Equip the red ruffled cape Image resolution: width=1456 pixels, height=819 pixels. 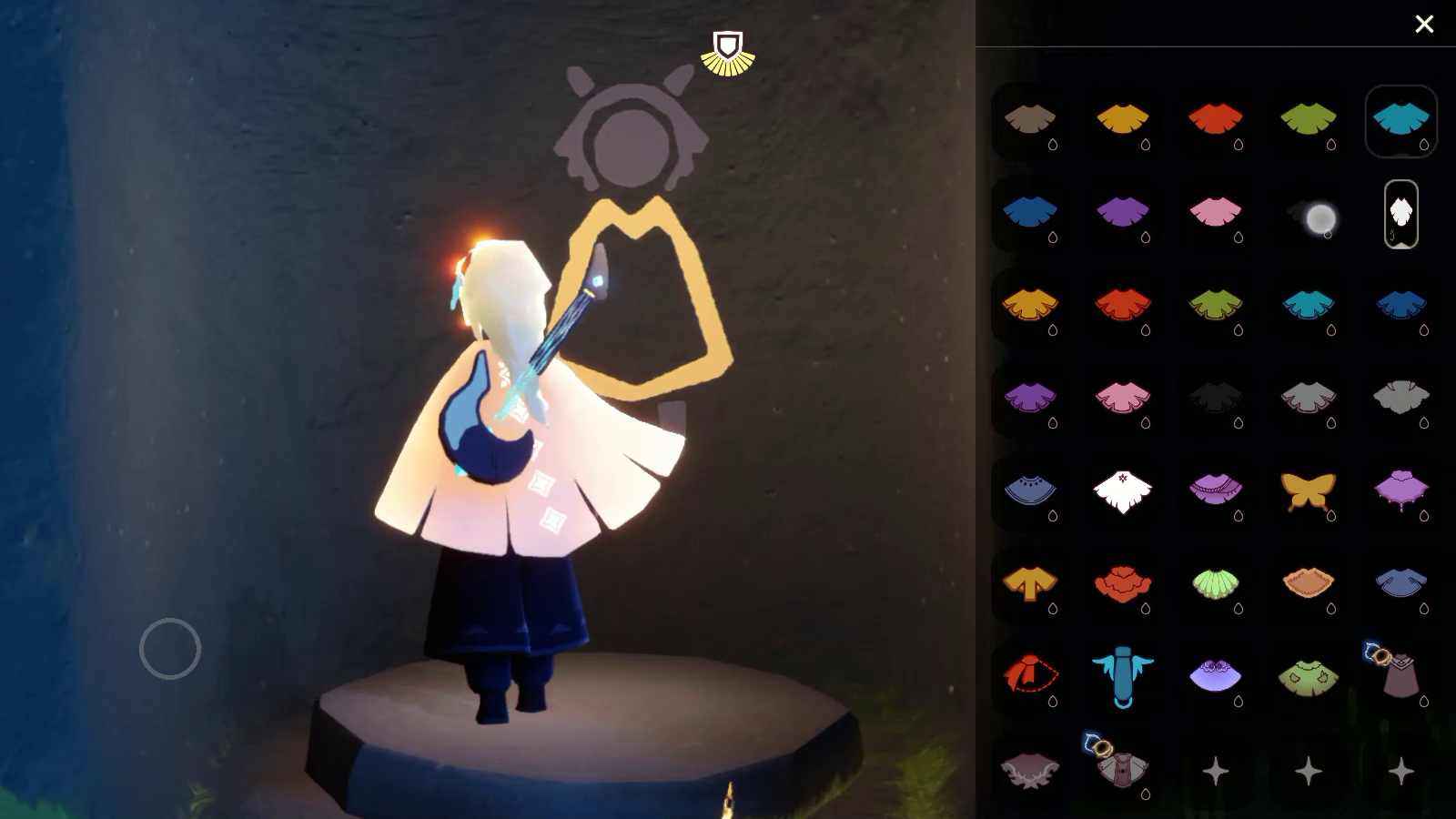click(1122, 583)
